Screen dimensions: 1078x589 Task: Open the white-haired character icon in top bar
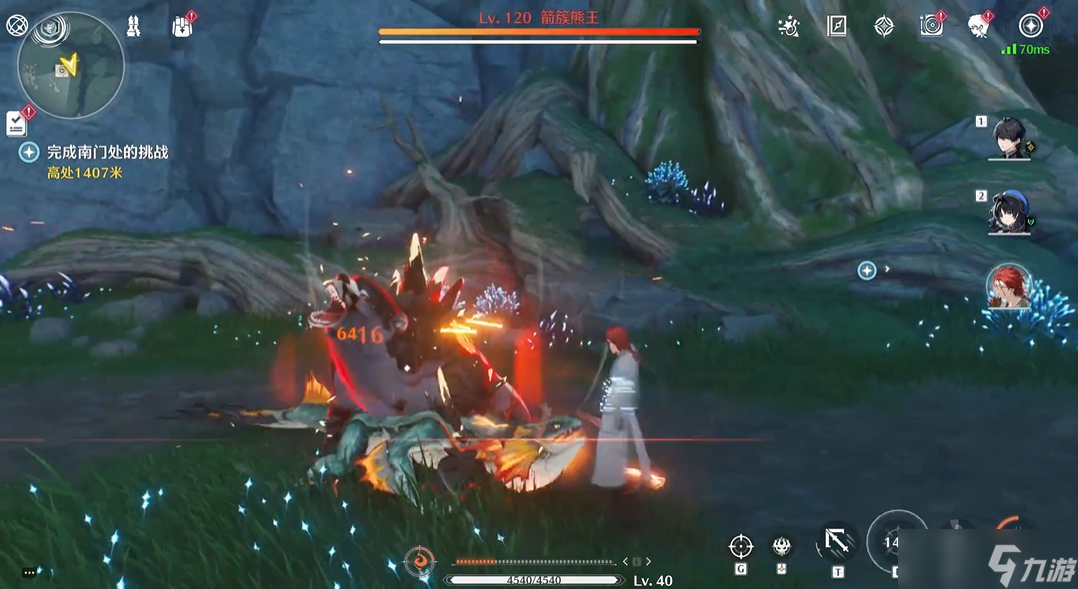pyautogui.click(x=979, y=27)
